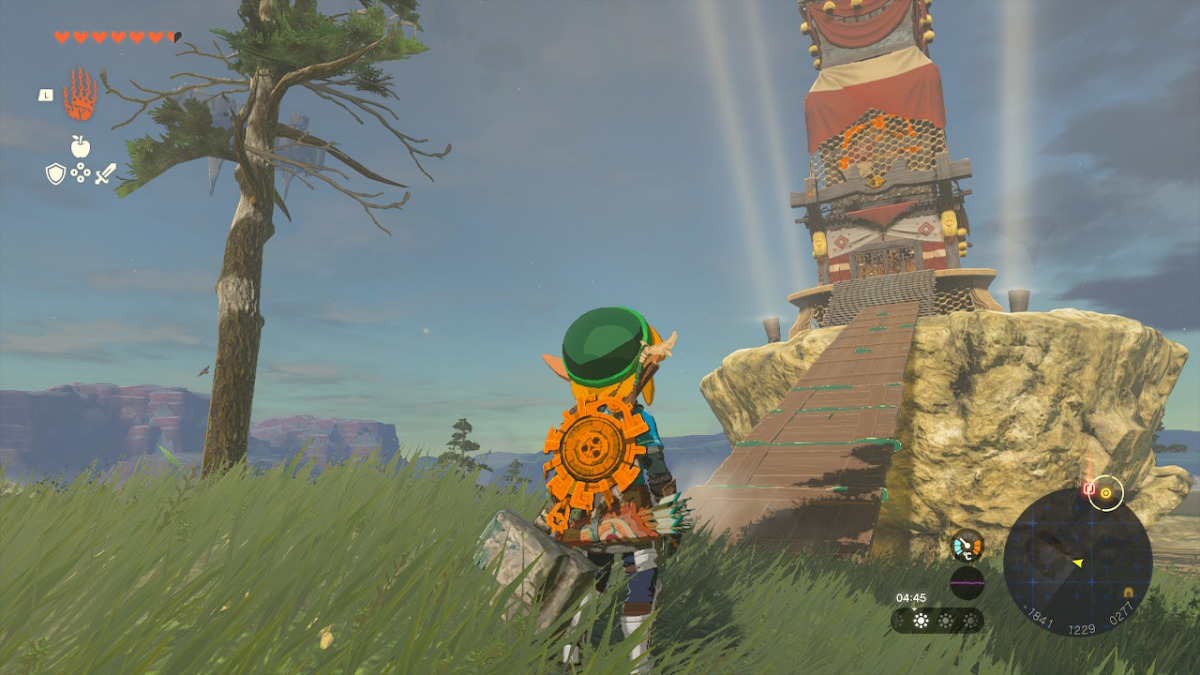Open the weather forecast bar

pos(936,621)
